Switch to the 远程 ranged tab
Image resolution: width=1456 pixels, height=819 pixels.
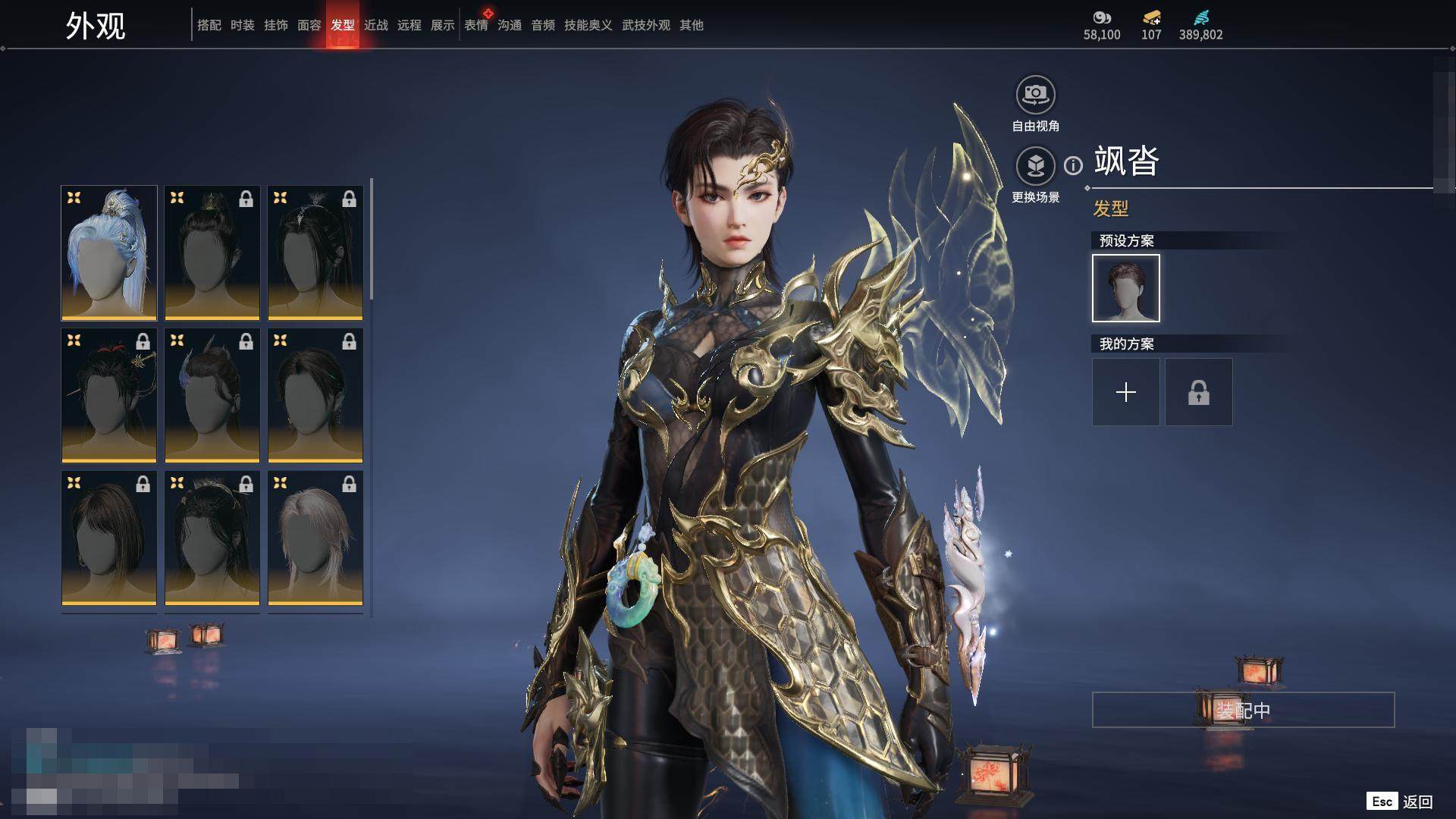(409, 25)
